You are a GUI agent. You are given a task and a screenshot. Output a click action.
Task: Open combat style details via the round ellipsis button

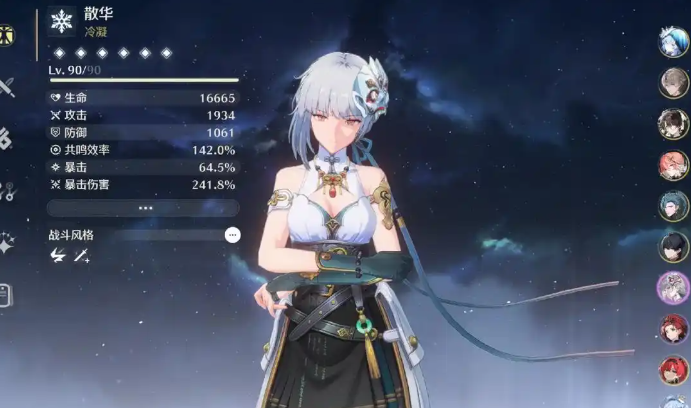click(232, 235)
